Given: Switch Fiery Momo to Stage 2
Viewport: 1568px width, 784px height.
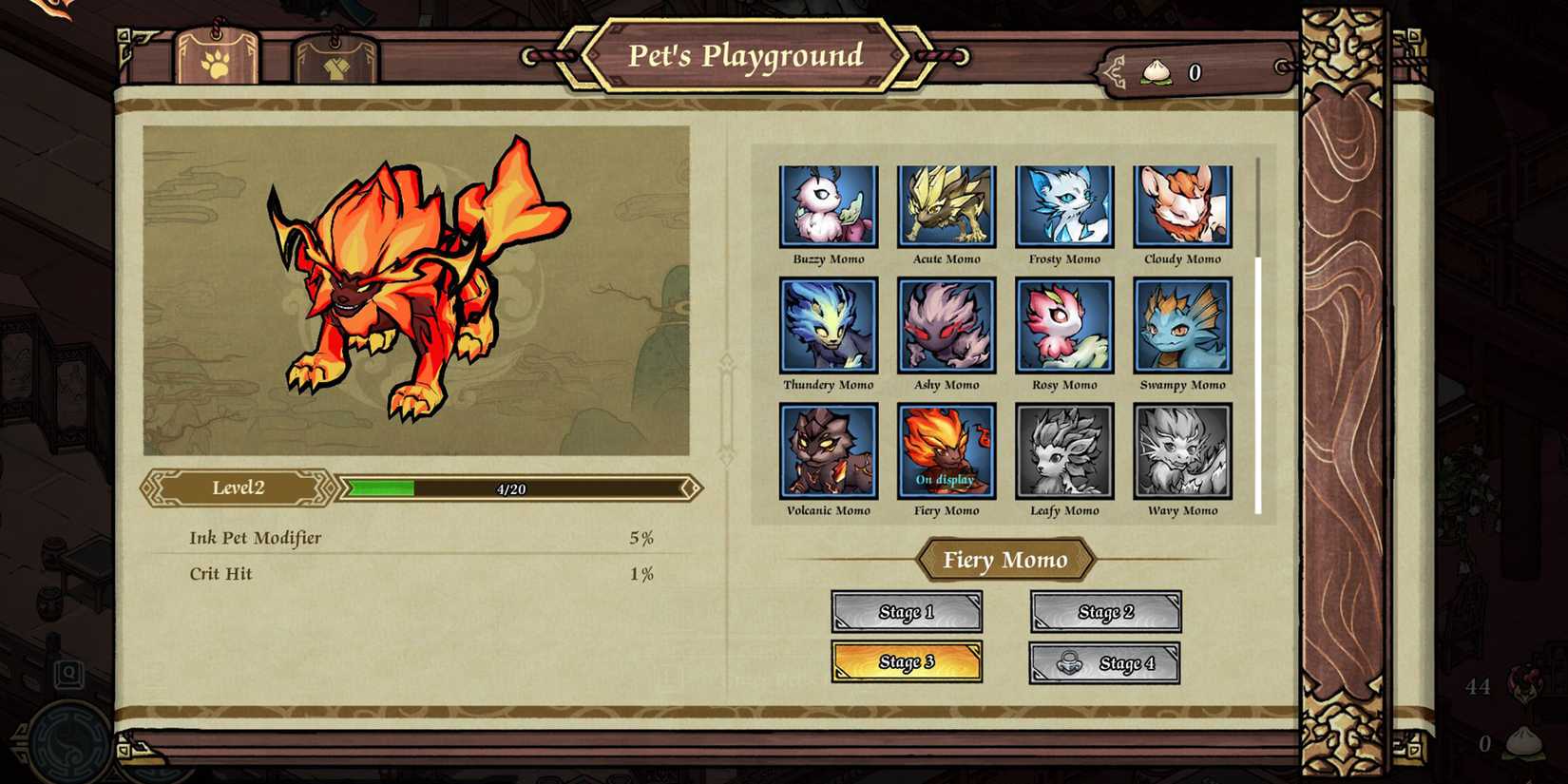Looking at the screenshot, I should click(x=1105, y=612).
